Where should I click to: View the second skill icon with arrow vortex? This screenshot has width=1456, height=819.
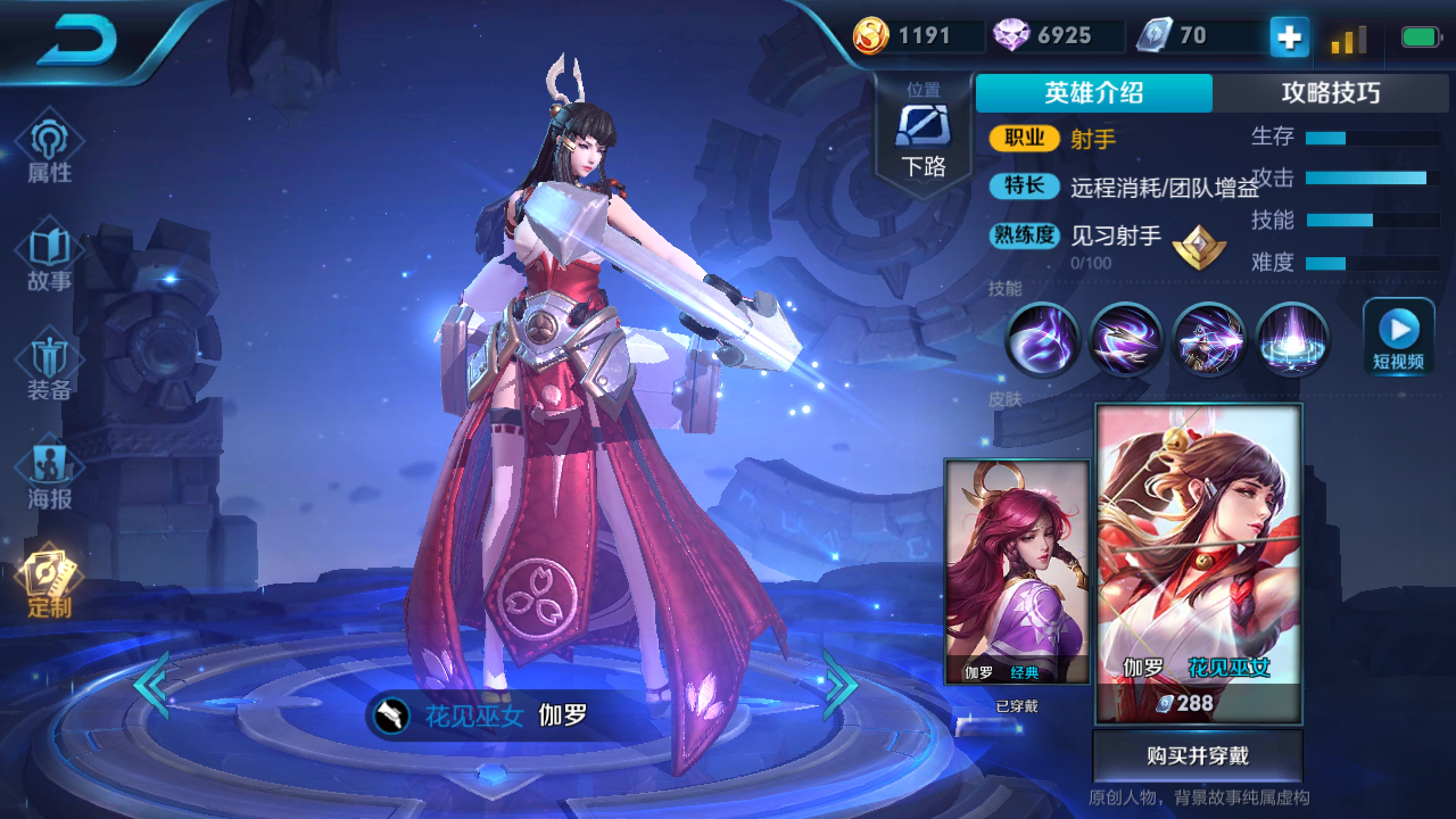tap(1125, 340)
